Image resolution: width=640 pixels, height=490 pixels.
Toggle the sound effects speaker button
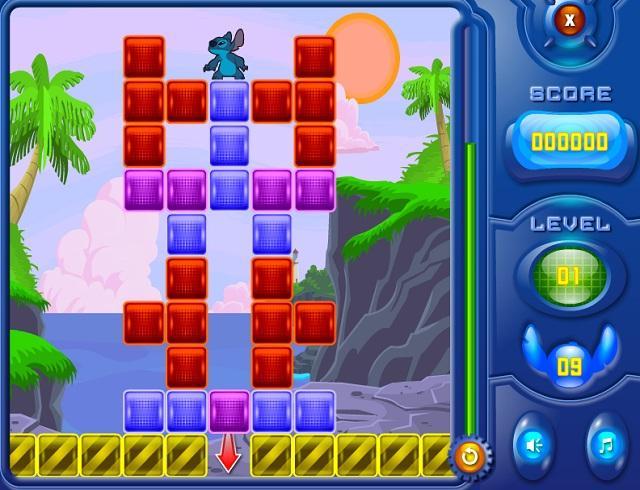533,442
